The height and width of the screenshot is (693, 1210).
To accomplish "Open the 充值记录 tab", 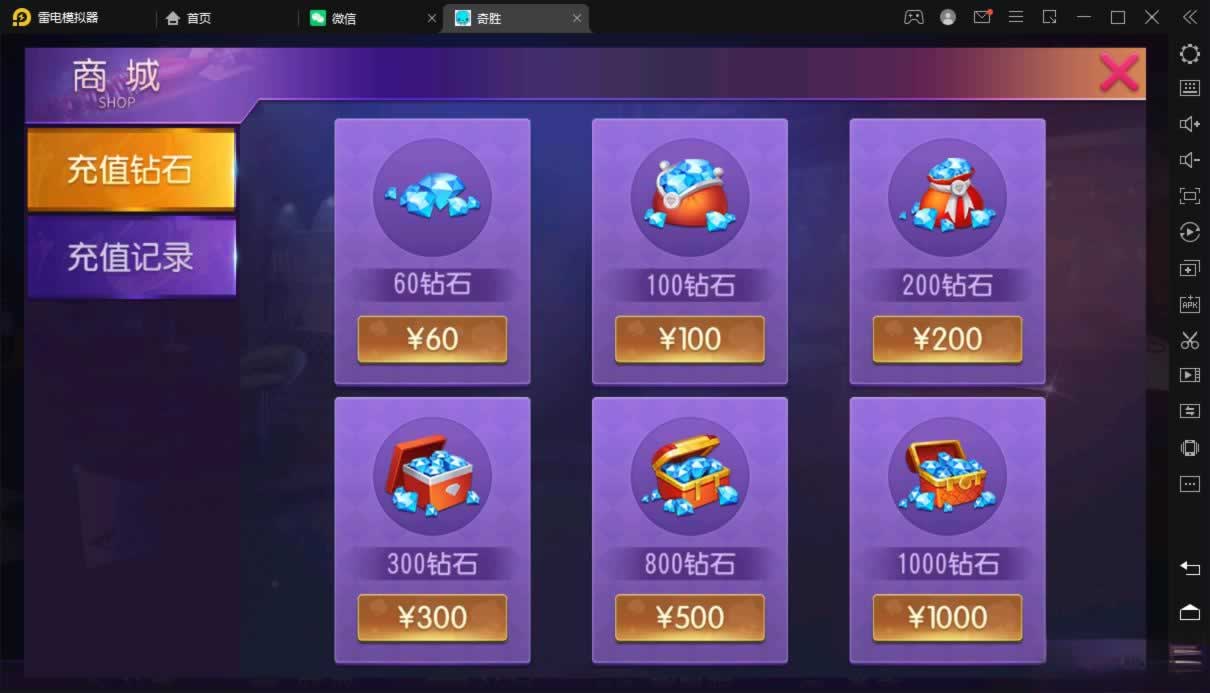I will [x=131, y=257].
